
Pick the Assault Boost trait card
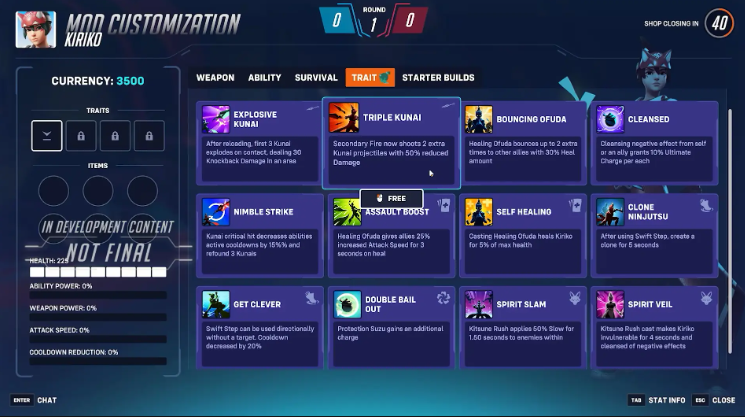click(x=391, y=237)
